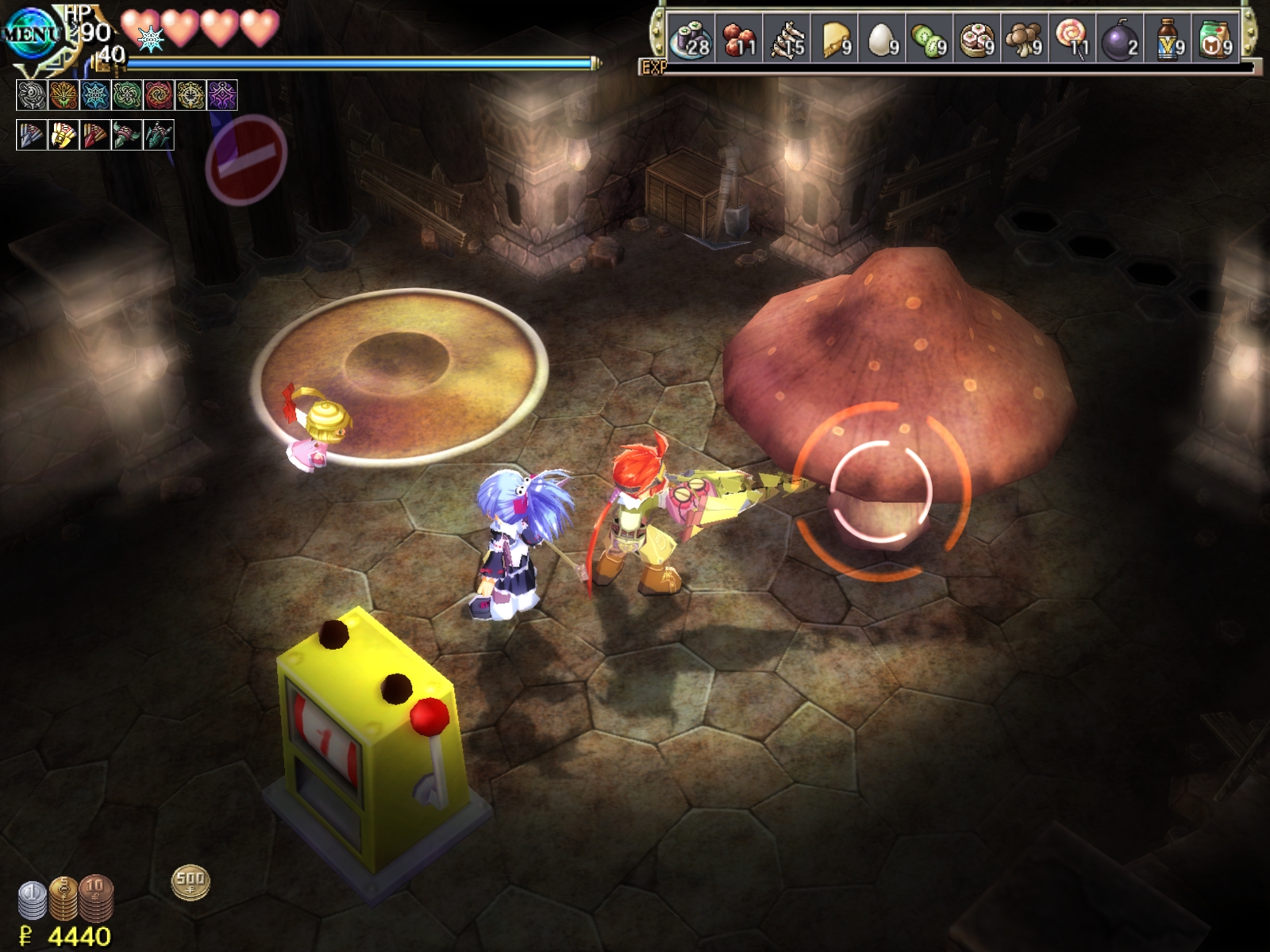Equip the yellow claw arm weapon
Image resolution: width=1270 pixels, height=952 pixels.
pos(63,135)
